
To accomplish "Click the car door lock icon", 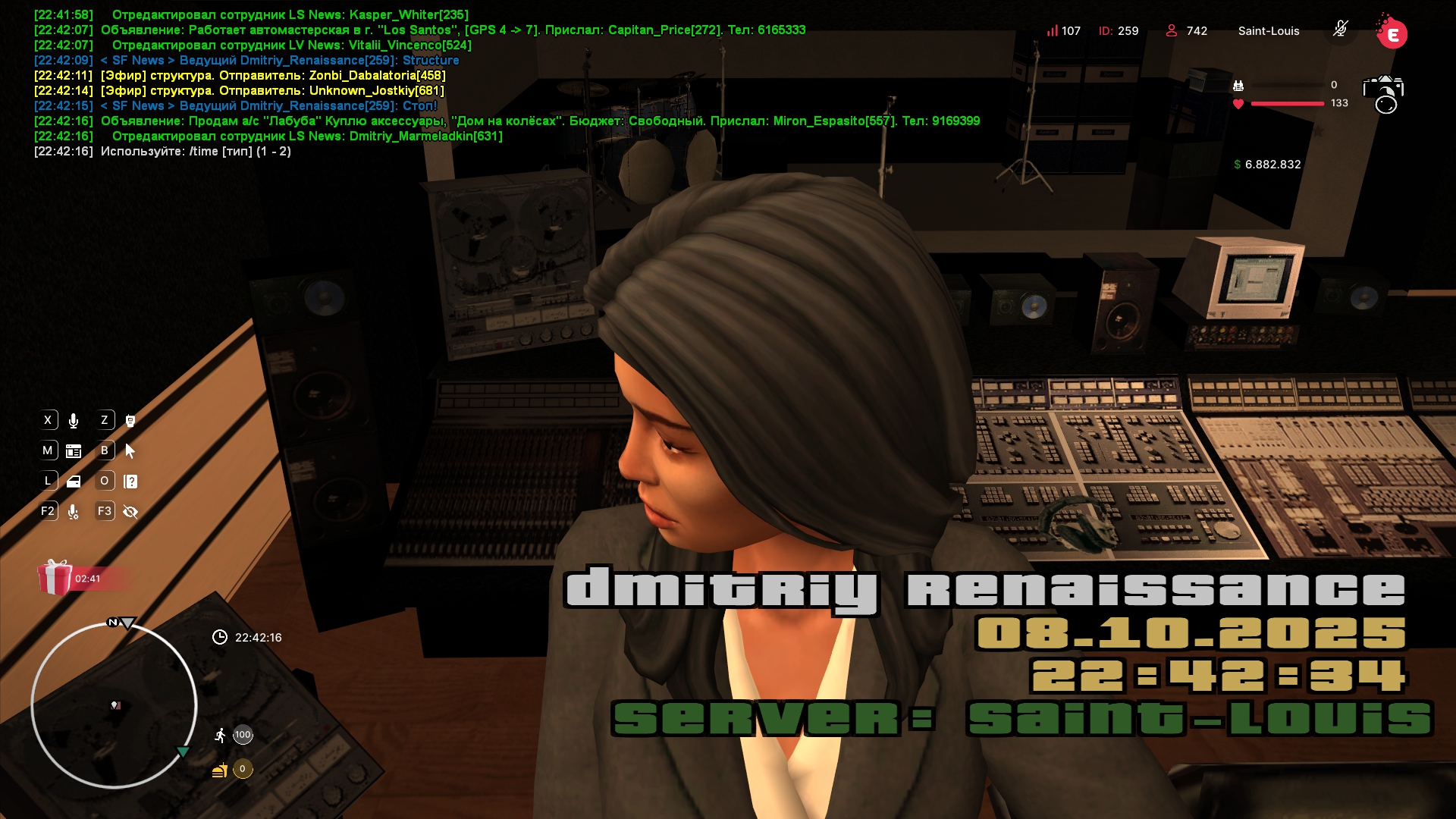I will click(x=74, y=482).
